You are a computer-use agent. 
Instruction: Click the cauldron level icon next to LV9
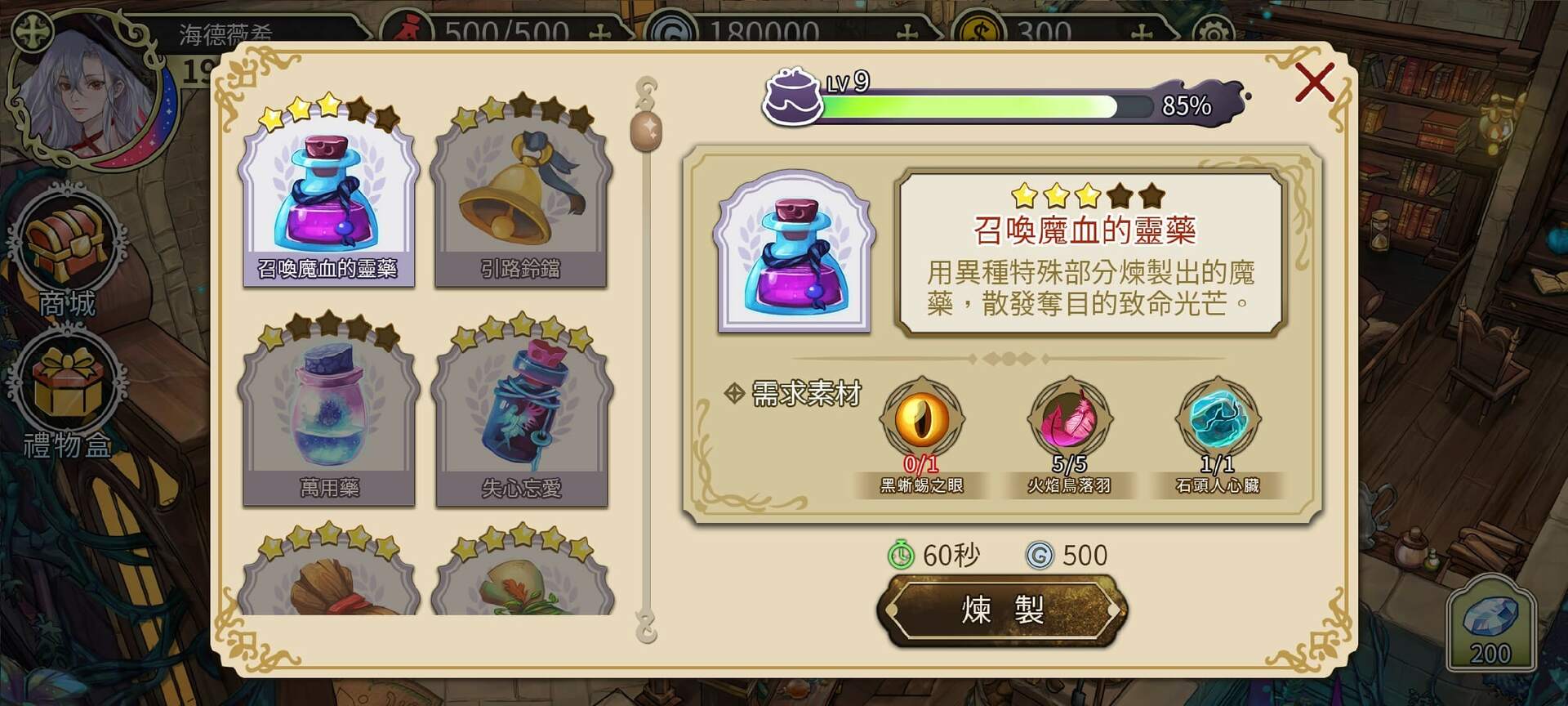coord(791,98)
